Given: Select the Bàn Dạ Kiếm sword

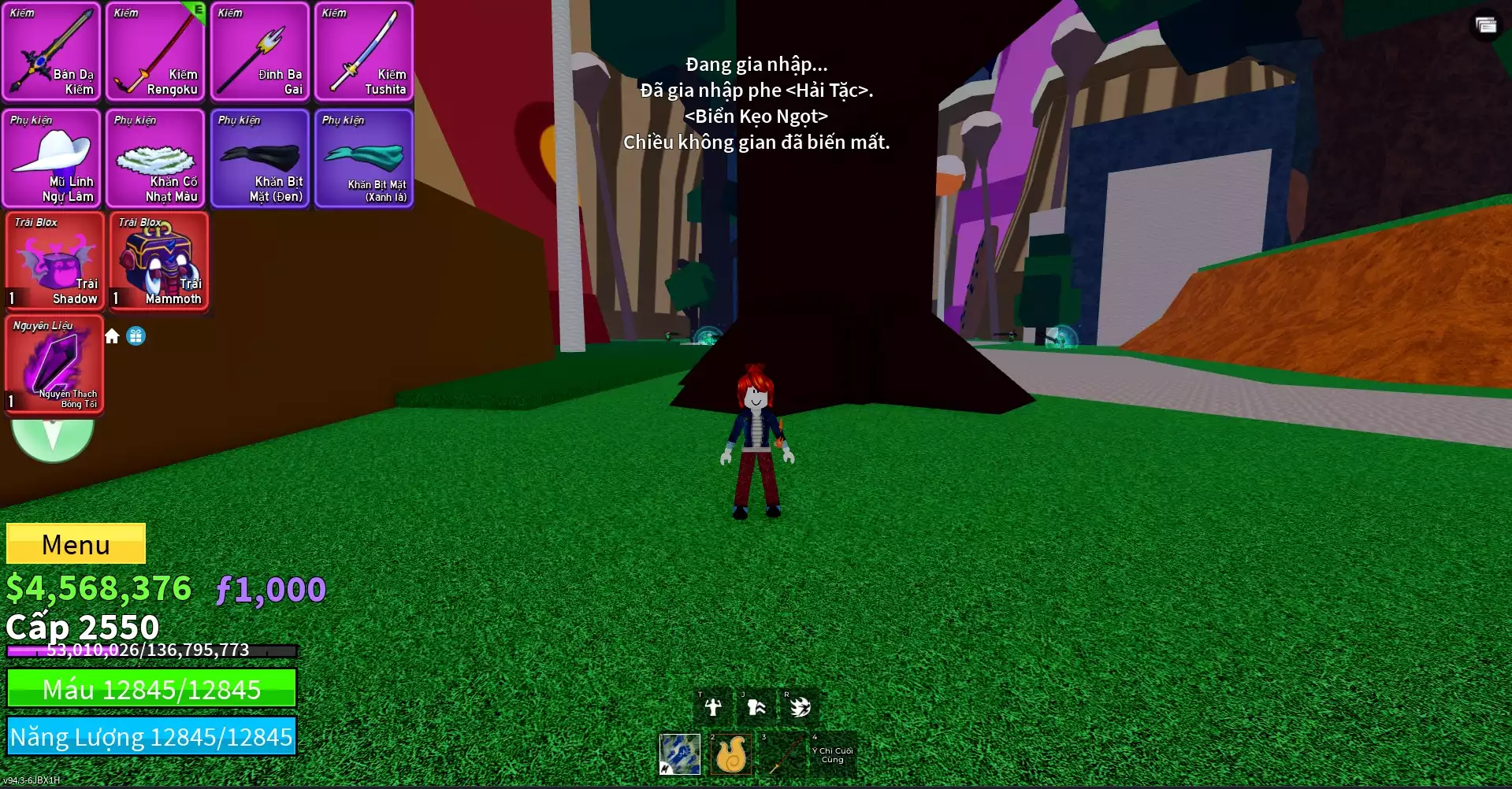Looking at the screenshot, I should tap(52, 52).
